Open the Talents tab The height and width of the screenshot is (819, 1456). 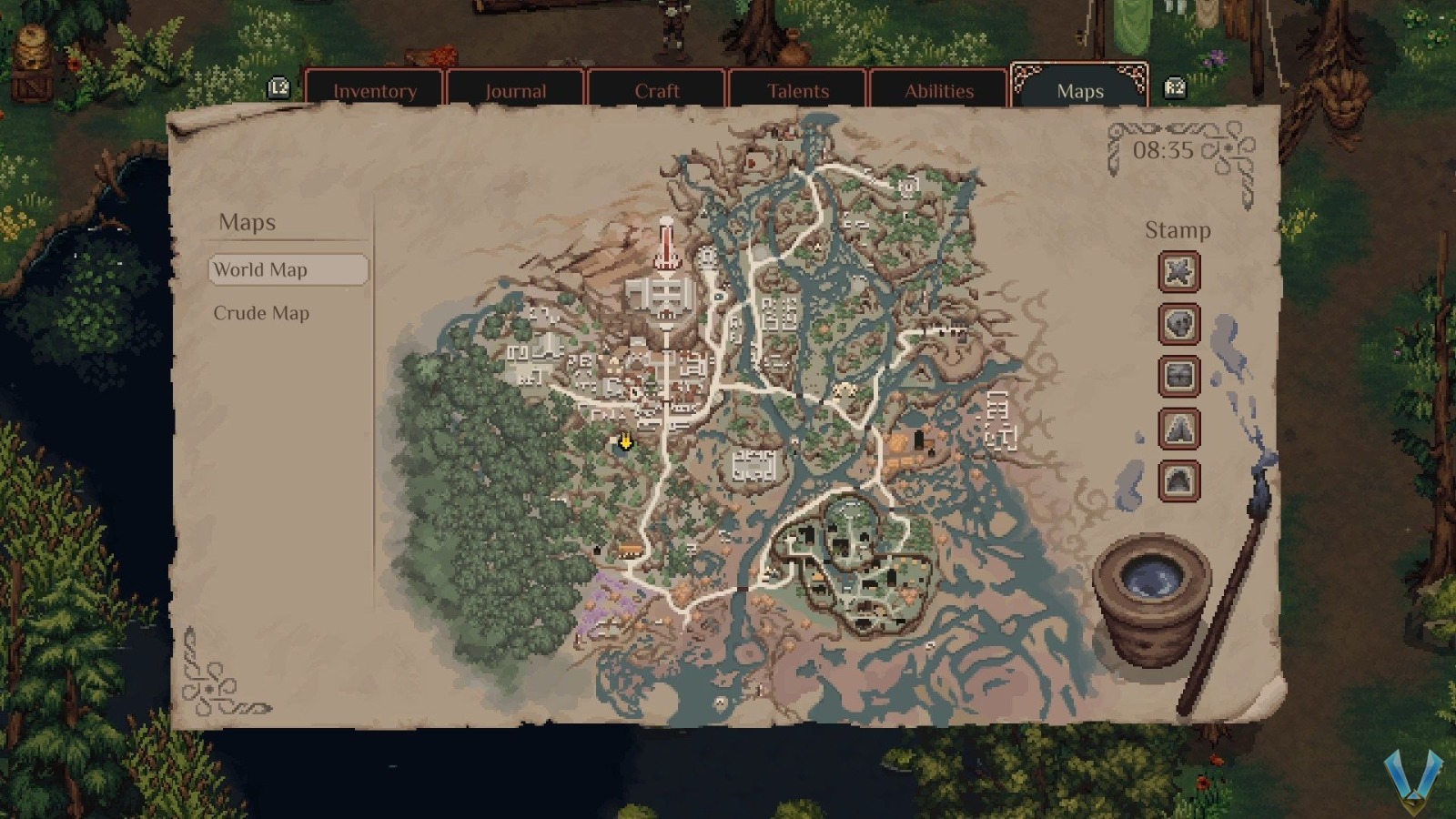click(x=797, y=90)
